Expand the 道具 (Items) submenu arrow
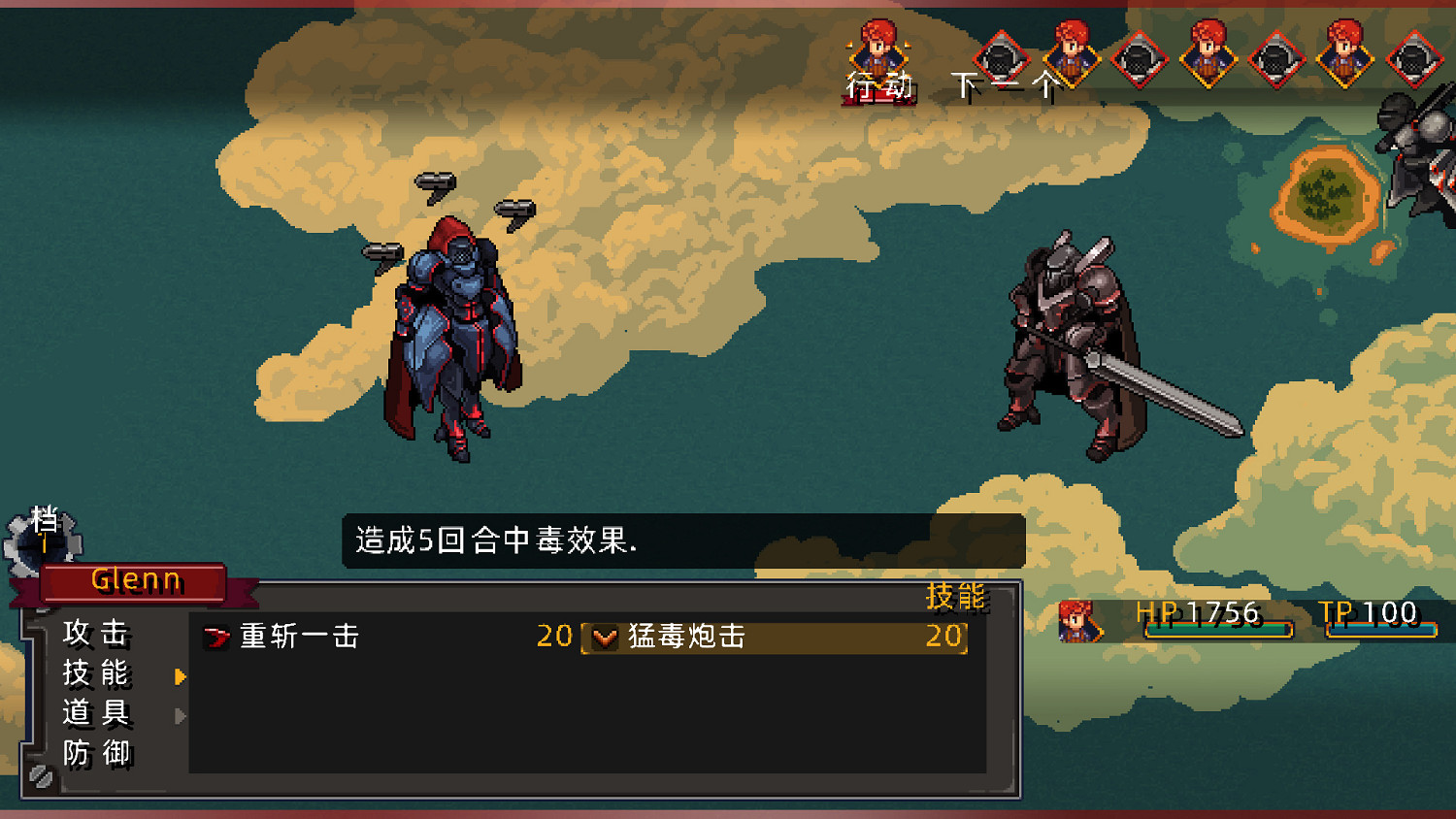 tap(182, 713)
